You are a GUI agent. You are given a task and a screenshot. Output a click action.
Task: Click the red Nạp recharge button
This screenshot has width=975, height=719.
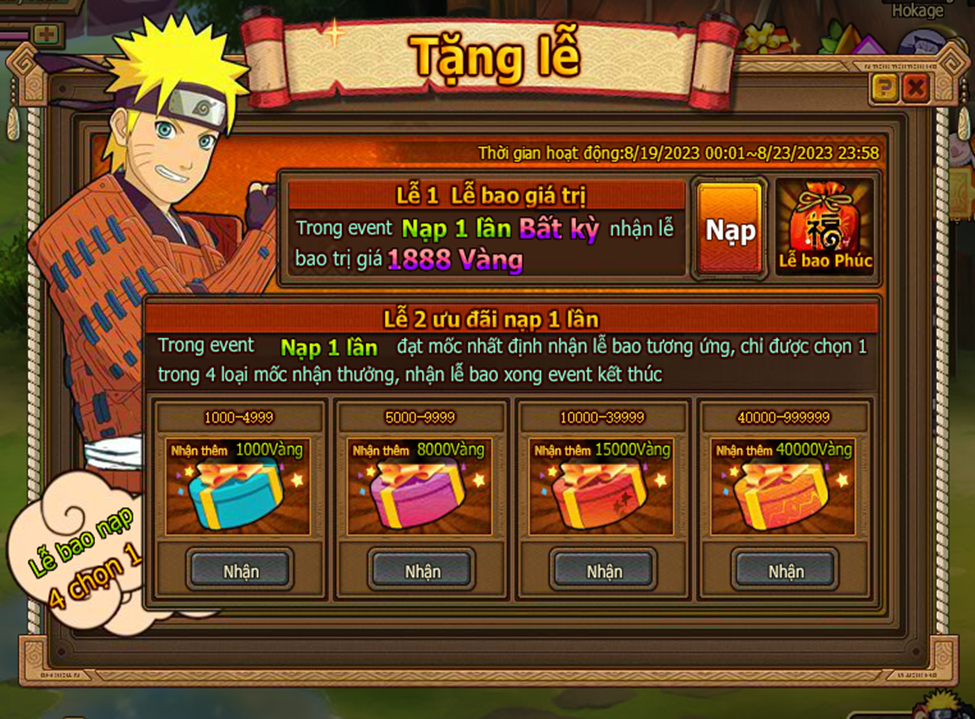point(730,228)
